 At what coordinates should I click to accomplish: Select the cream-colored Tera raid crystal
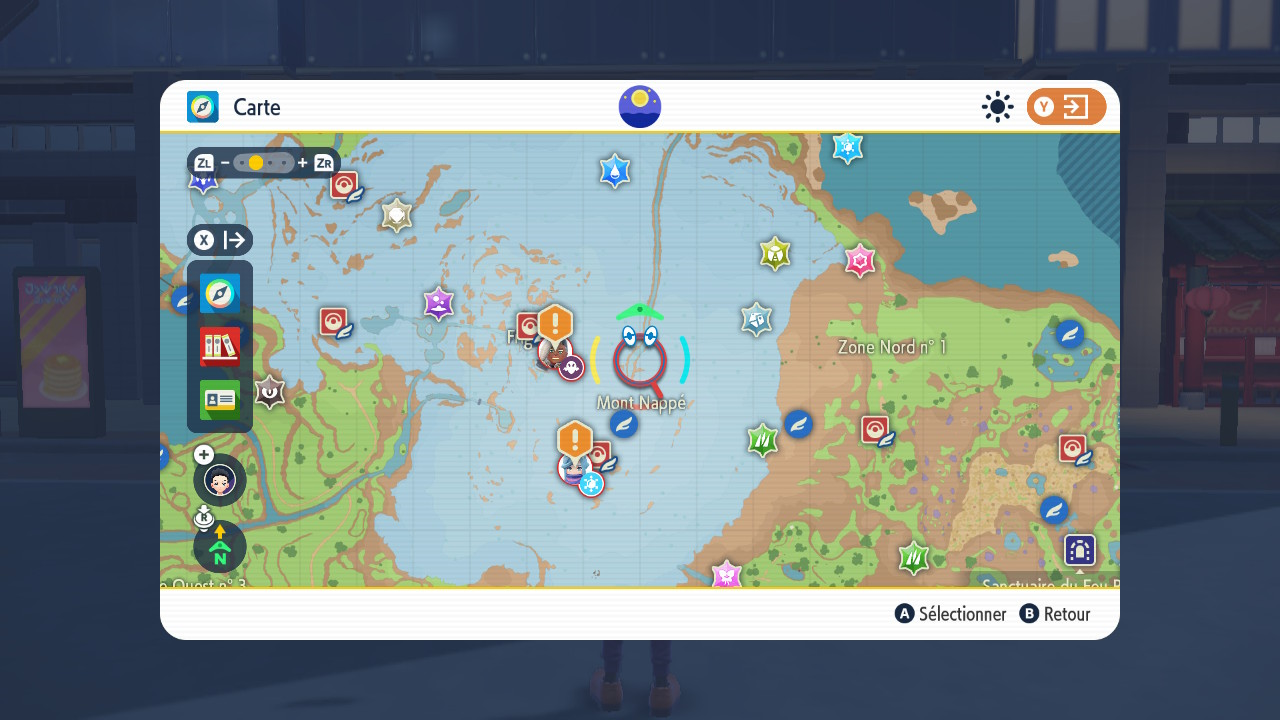(x=397, y=215)
